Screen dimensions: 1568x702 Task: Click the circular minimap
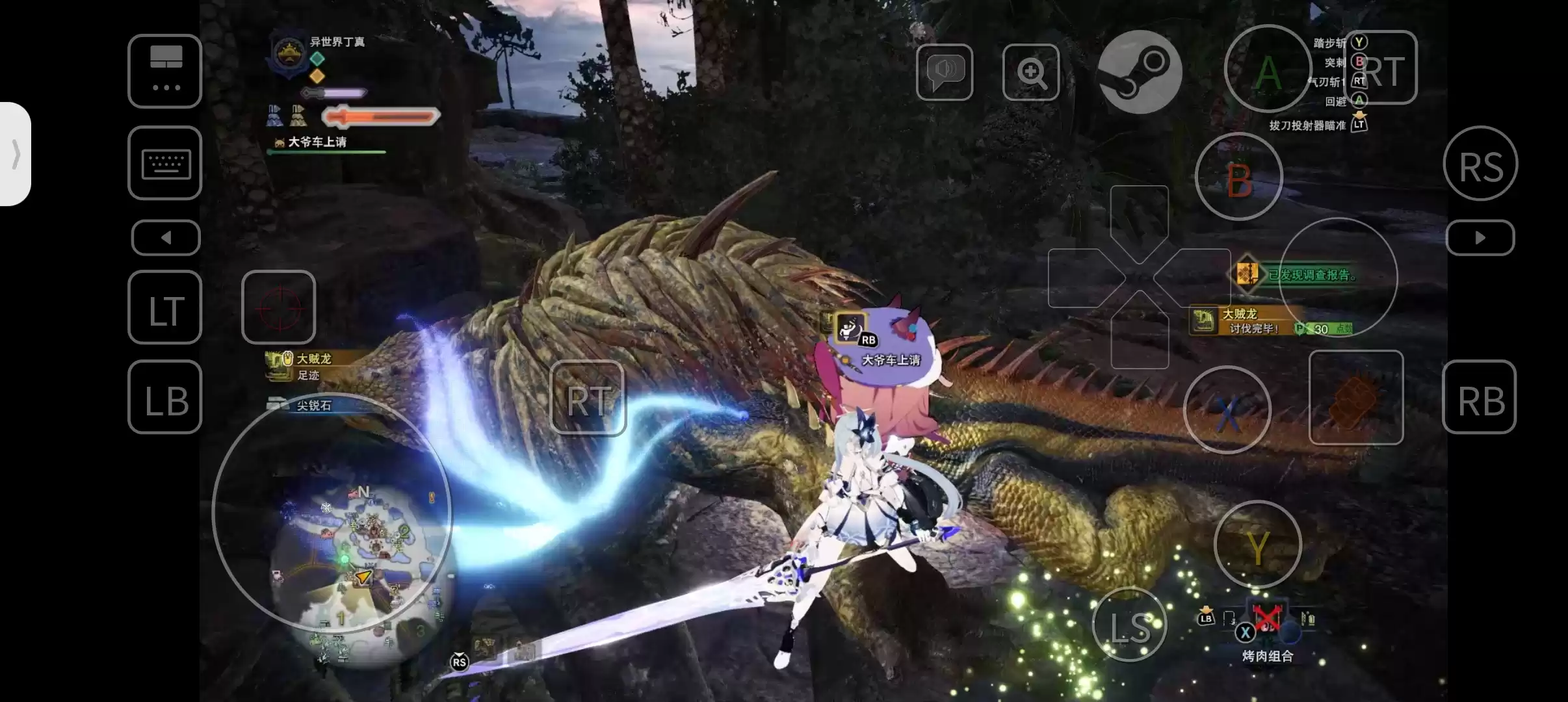pyautogui.click(x=332, y=513)
